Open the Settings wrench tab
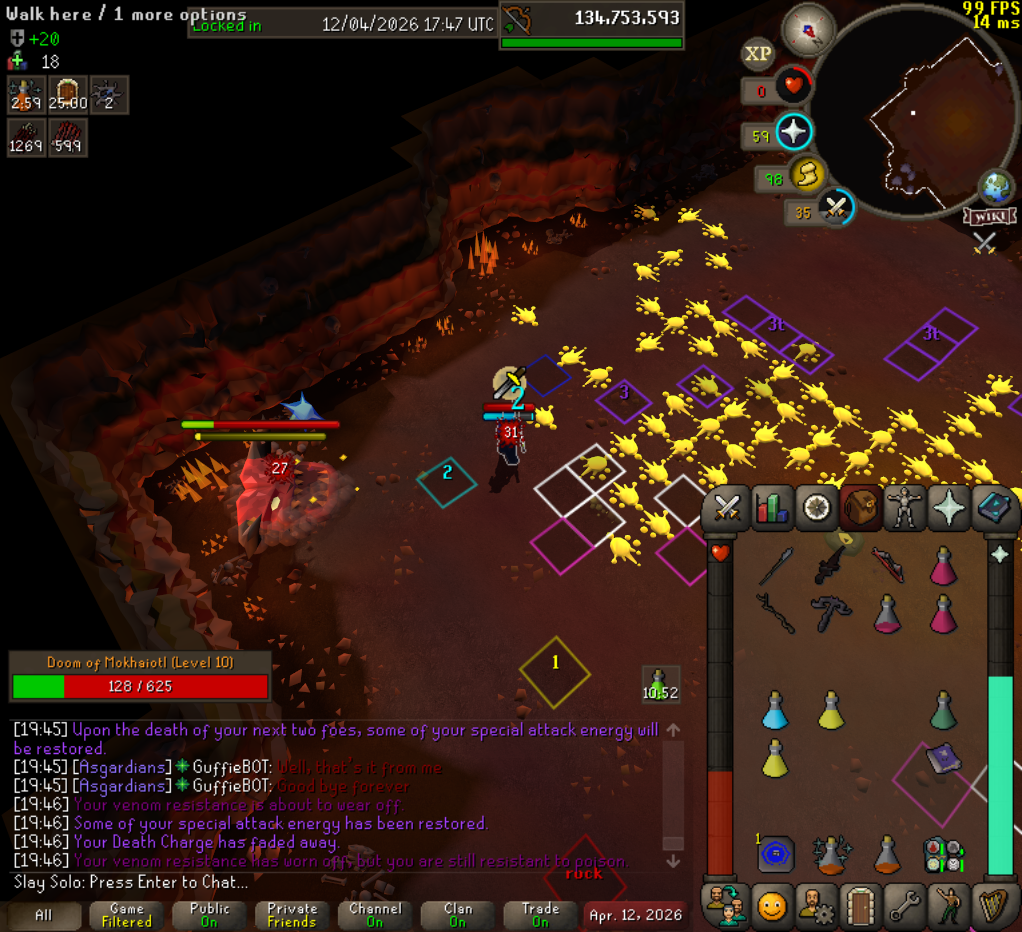Screen dimensions: 1022x932 [x=905, y=905]
